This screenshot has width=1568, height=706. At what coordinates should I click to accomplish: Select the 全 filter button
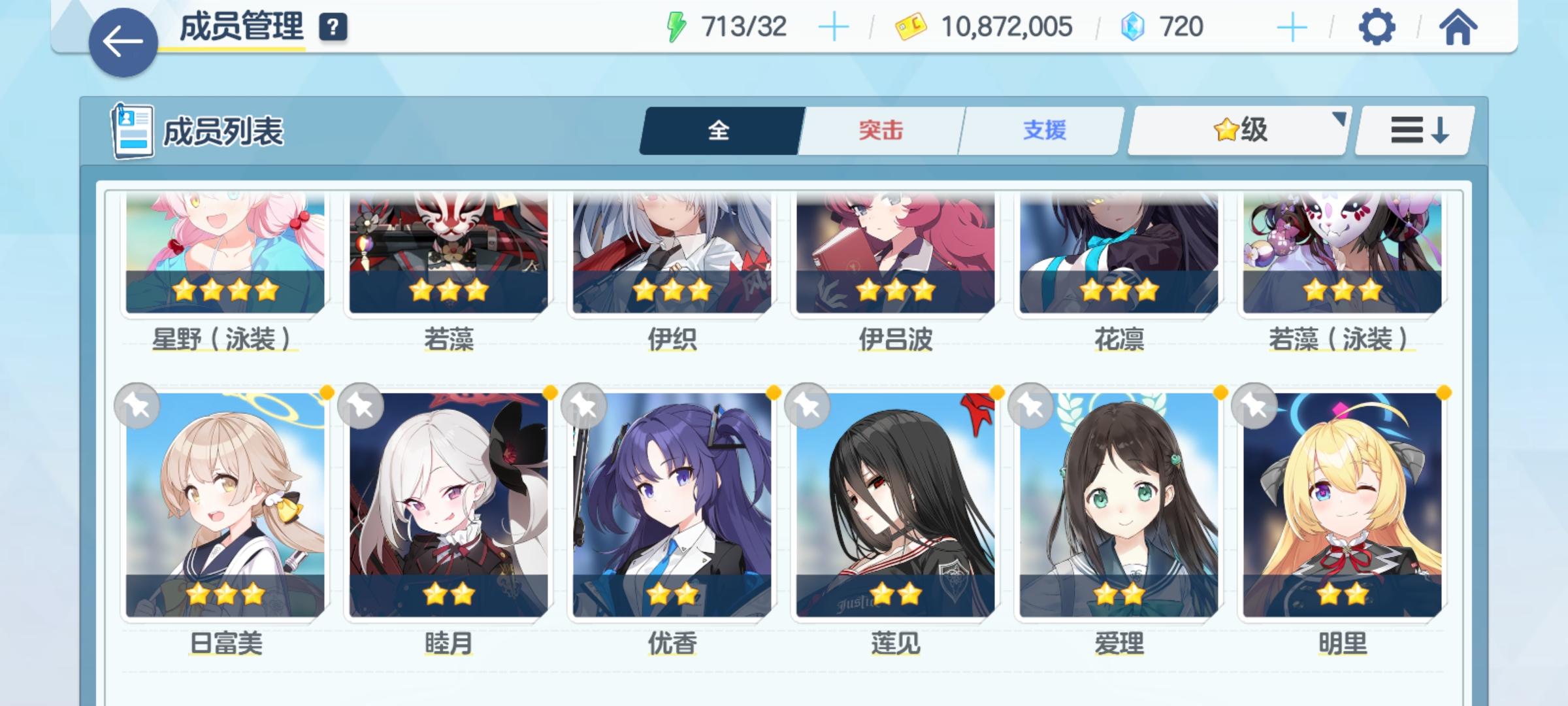tap(719, 131)
